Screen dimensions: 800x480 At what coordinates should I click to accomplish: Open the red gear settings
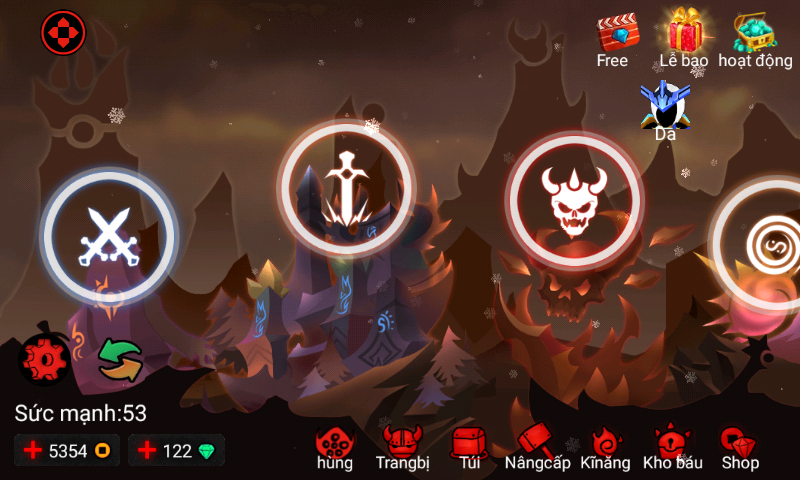[x=44, y=358]
